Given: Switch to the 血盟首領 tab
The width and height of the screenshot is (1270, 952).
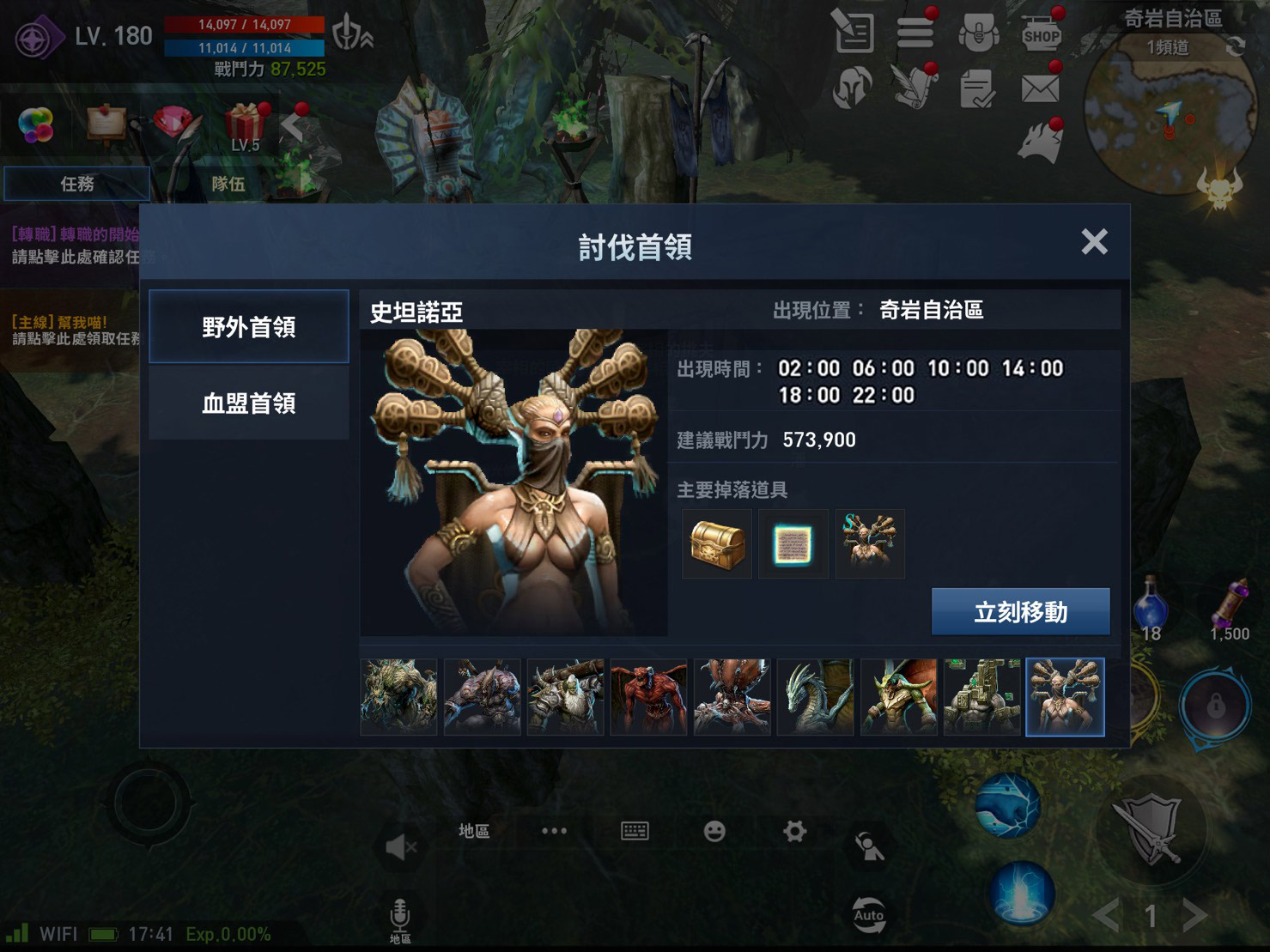Looking at the screenshot, I should pyautogui.click(x=248, y=403).
